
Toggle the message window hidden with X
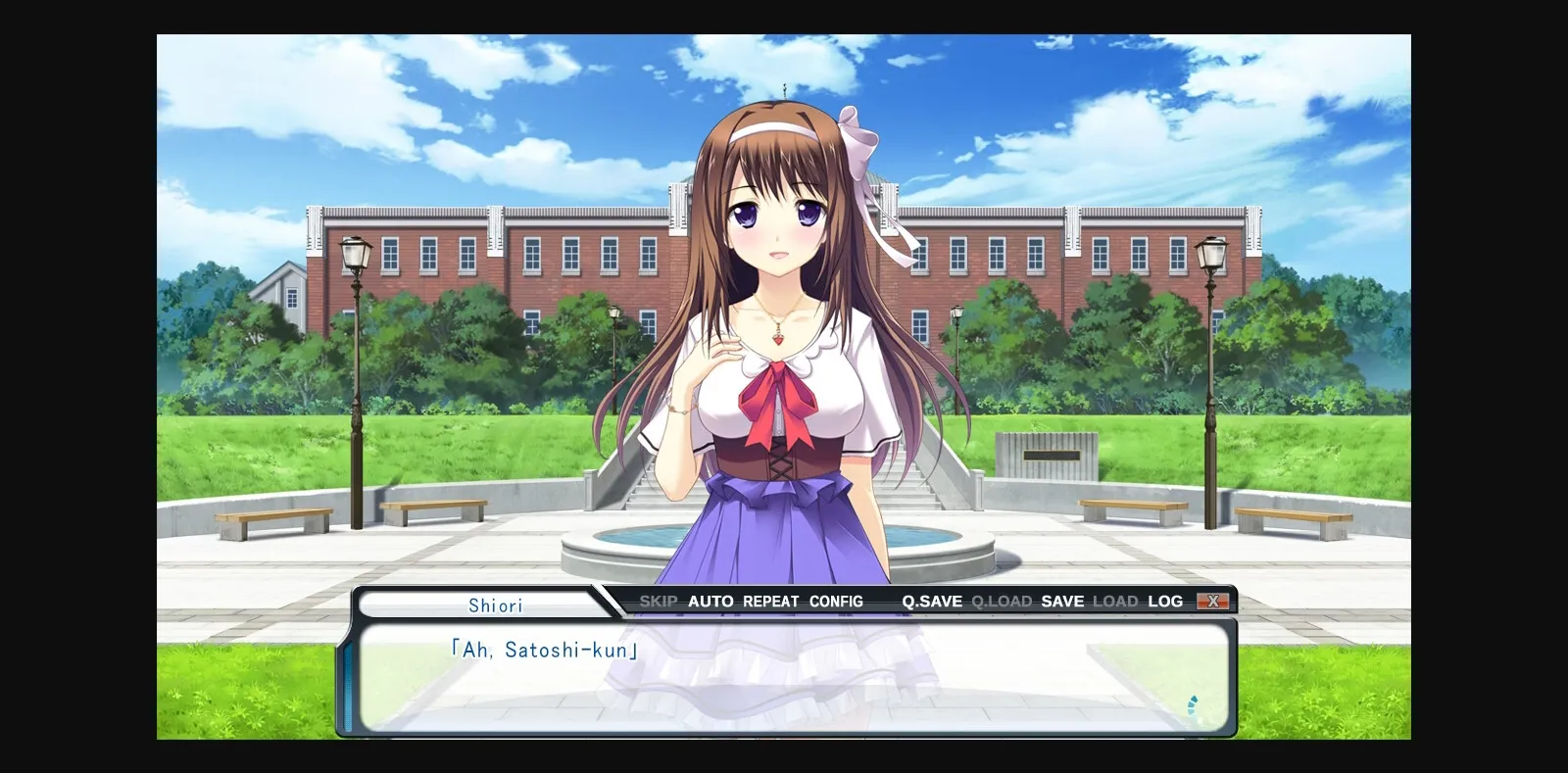click(1215, 601)
